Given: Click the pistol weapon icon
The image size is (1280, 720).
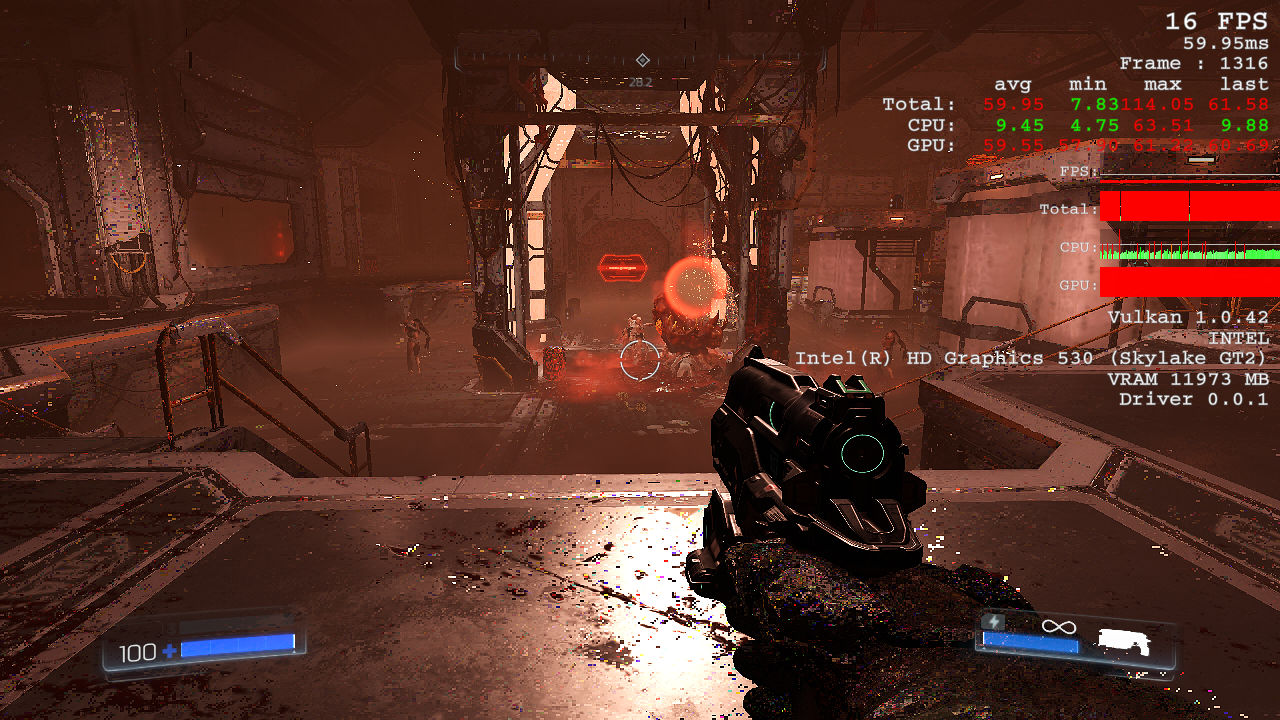Looking at the screenshot, I should tap(1124, 641).
